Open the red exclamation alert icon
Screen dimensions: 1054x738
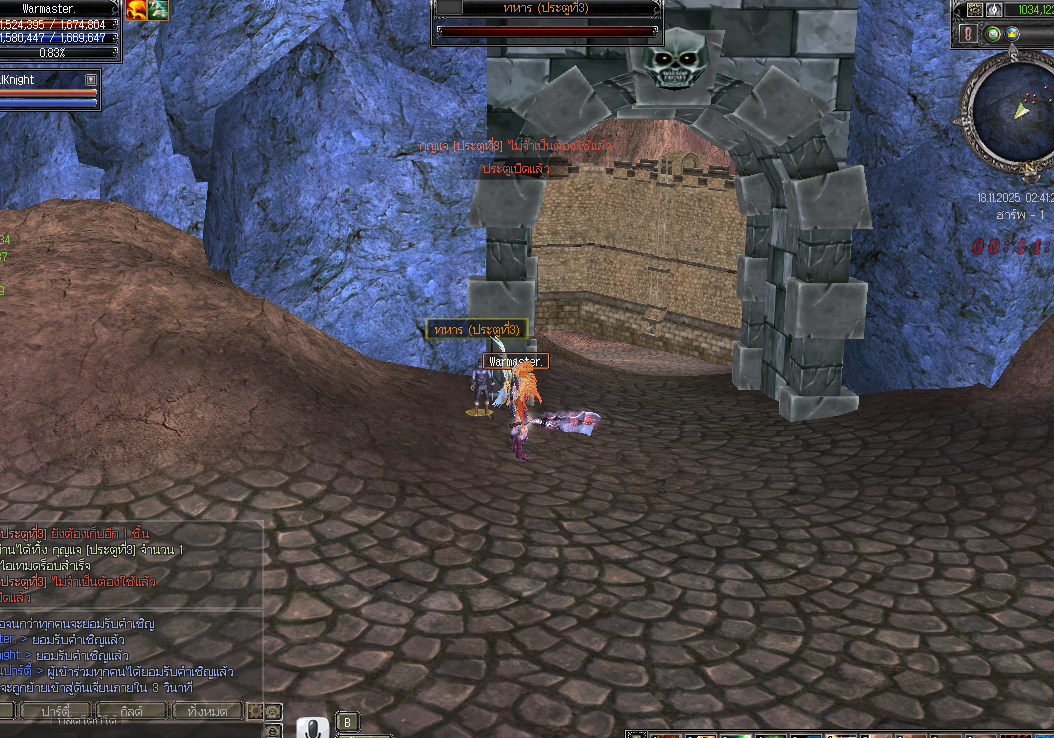pos(968,34)
